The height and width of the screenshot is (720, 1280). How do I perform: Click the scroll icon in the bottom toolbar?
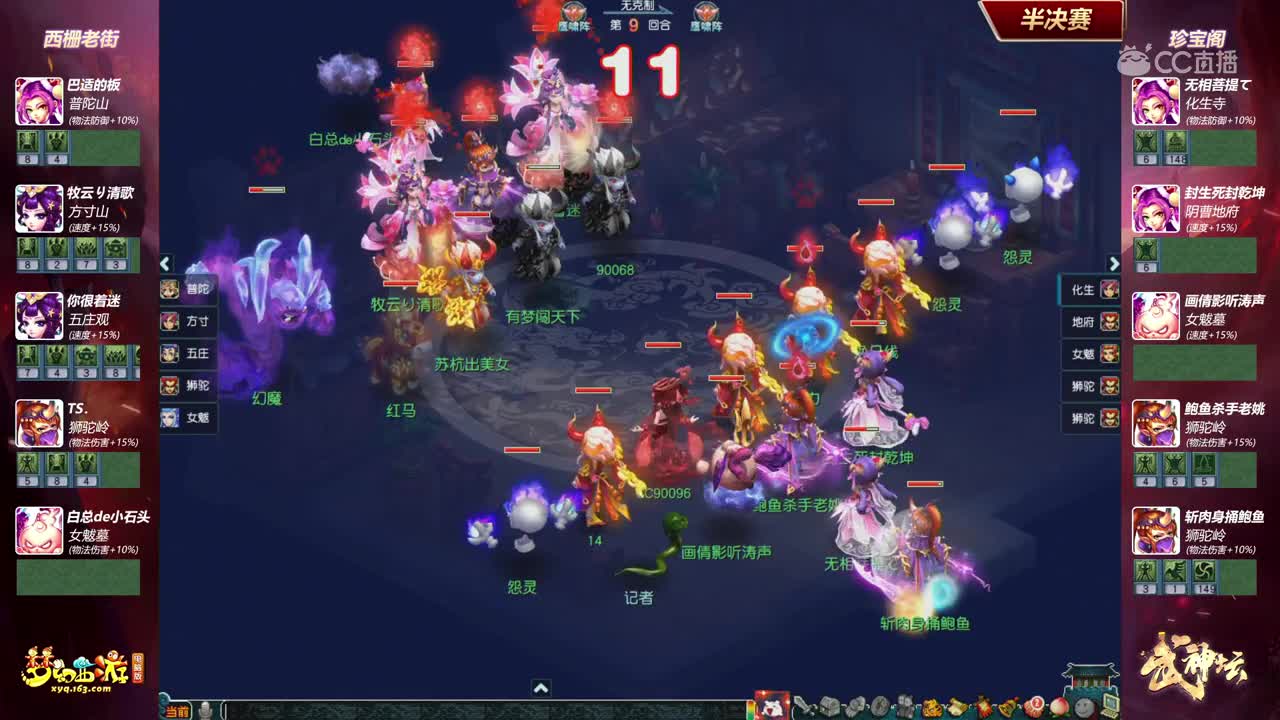[x=955, y=706]
